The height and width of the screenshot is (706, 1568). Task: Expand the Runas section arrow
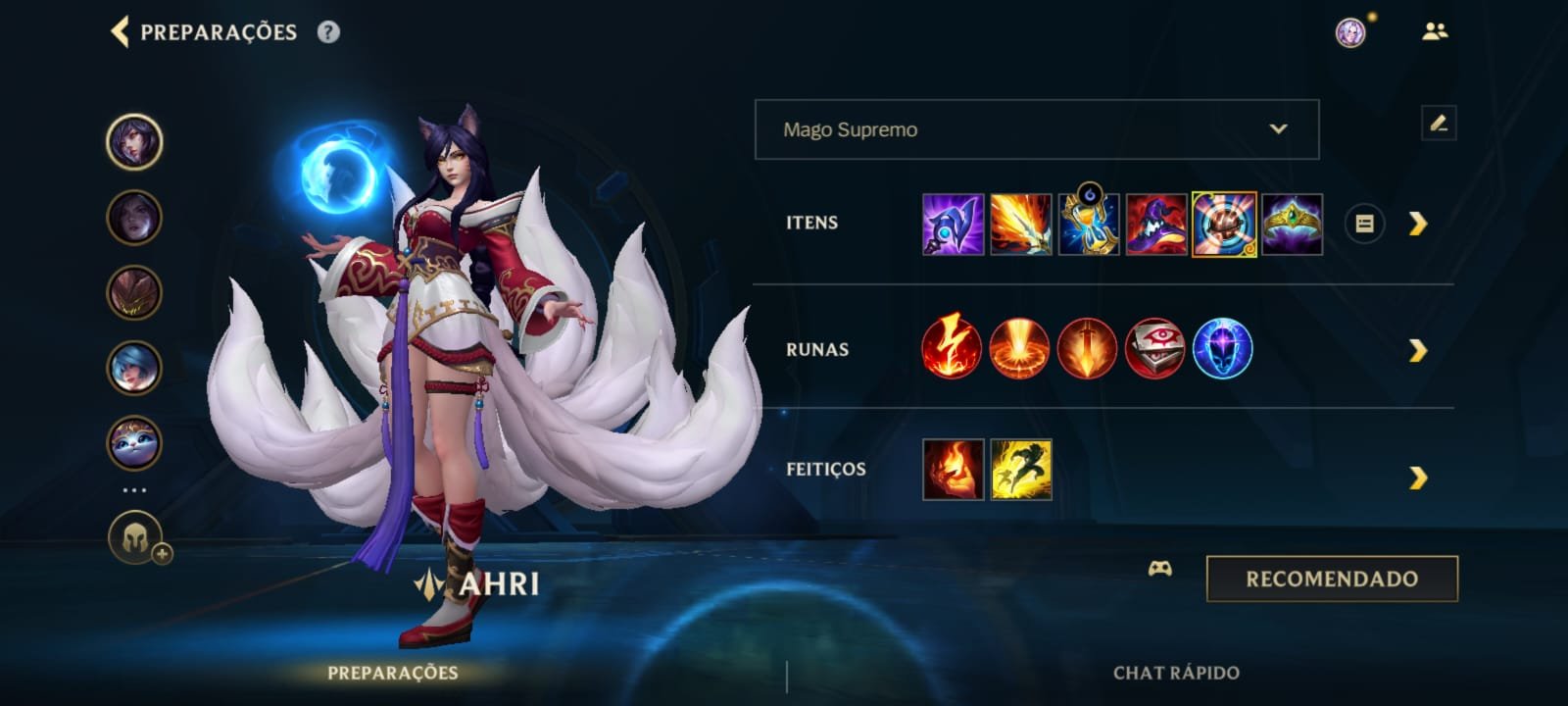pos(1417,350)
